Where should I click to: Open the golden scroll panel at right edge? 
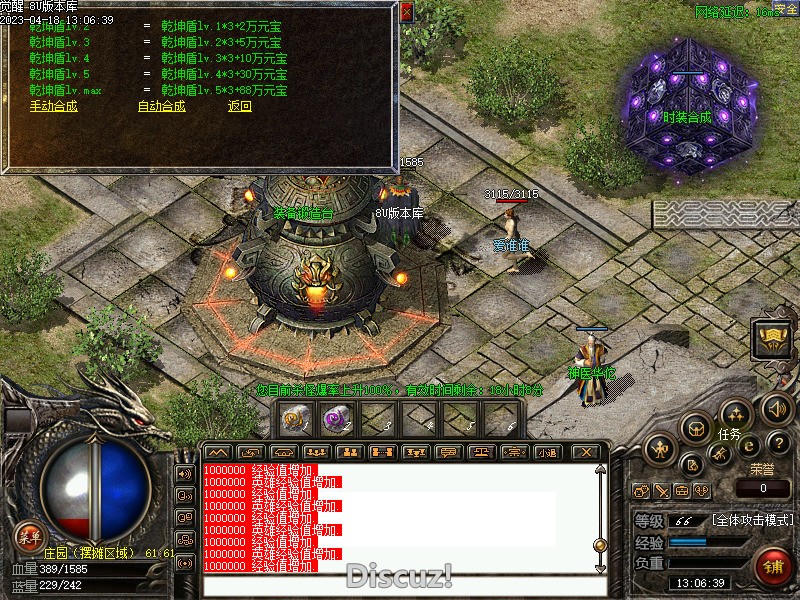(x=773, y=338)
